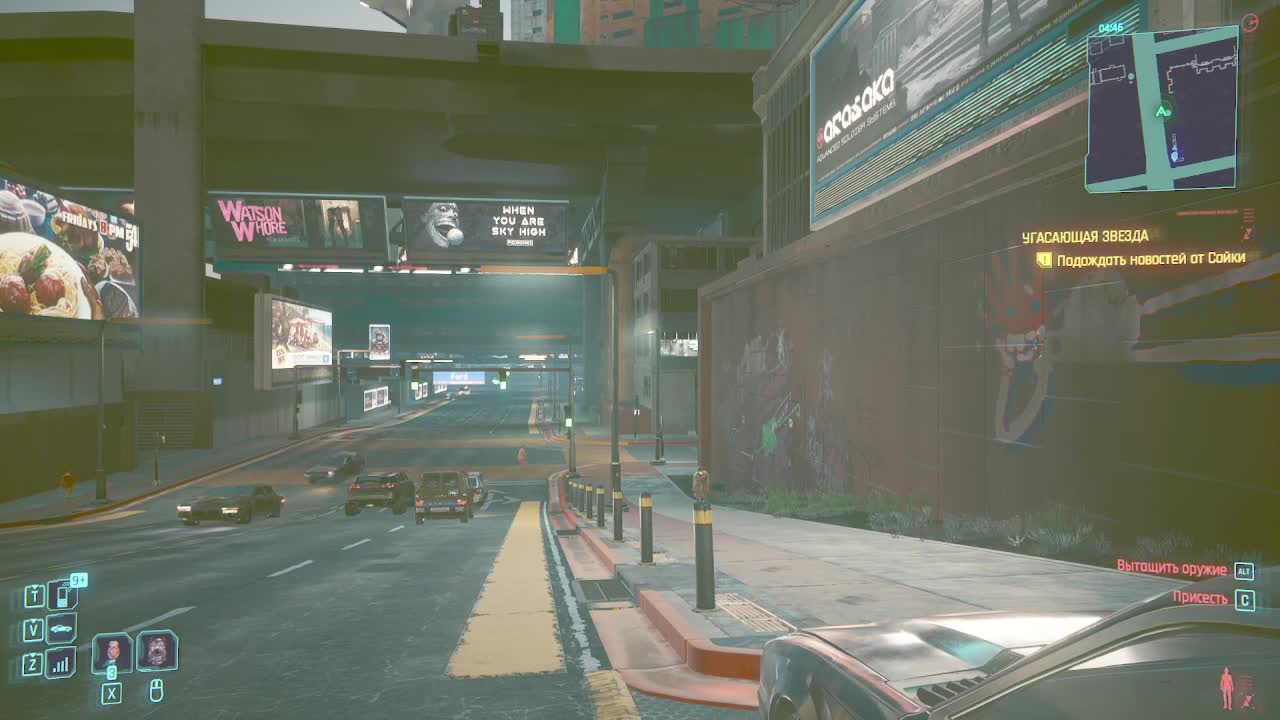Click the blue waypoint pin on the minimap

point(1174,155)
